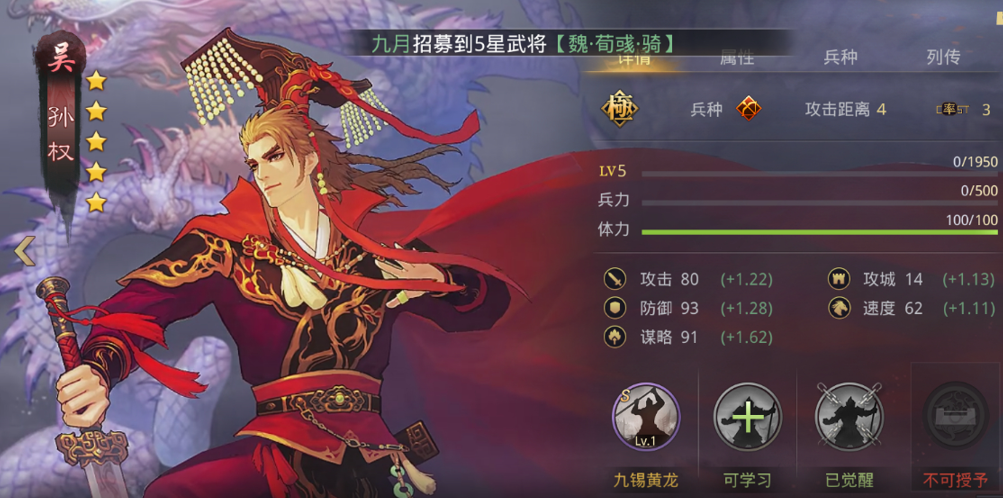This screenshot has height=498, width=1003.
Task: Show the 列传 biography tab
Action: [942, 57]
